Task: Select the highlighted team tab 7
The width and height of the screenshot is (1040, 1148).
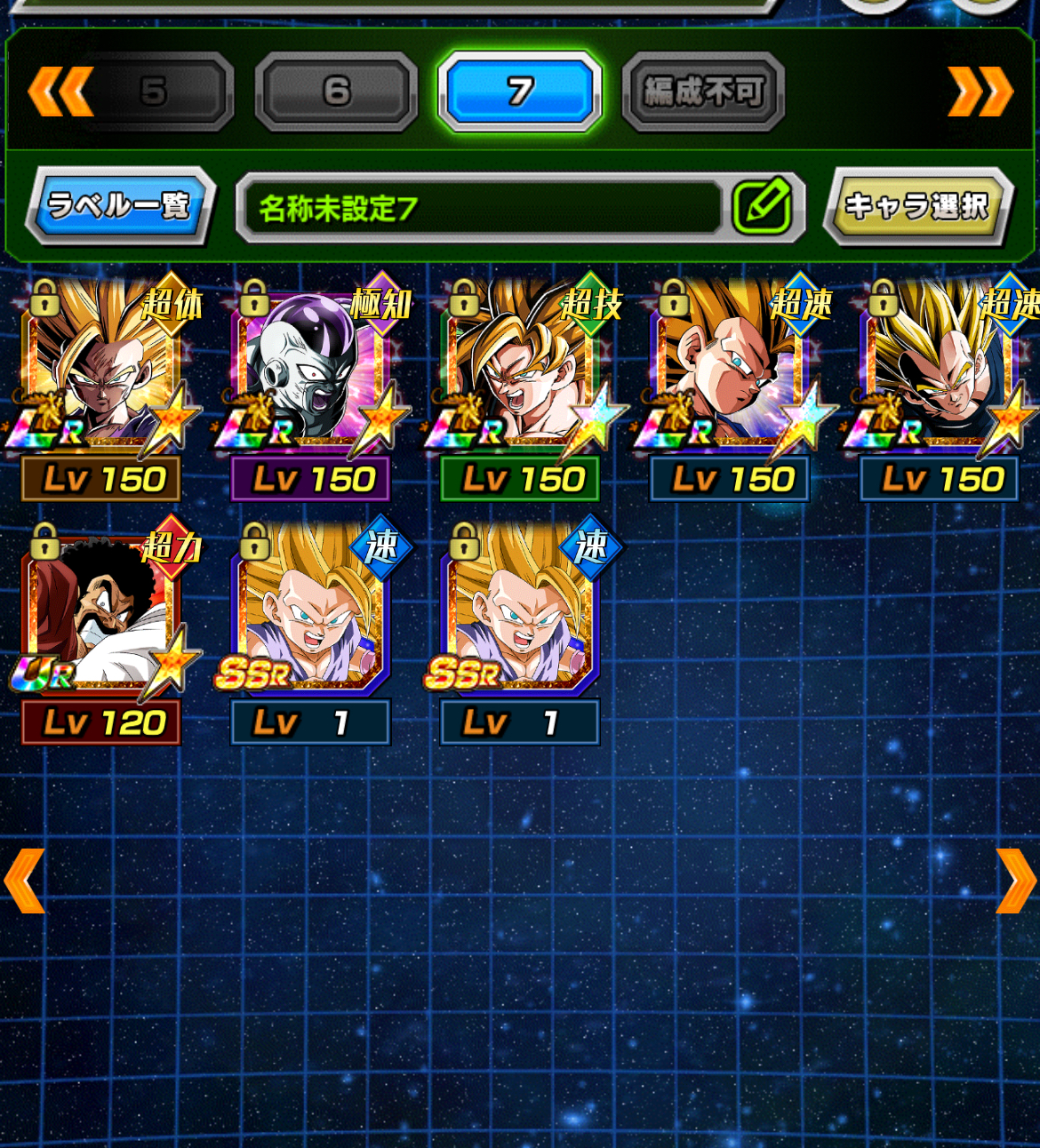Action: (520, 92)
